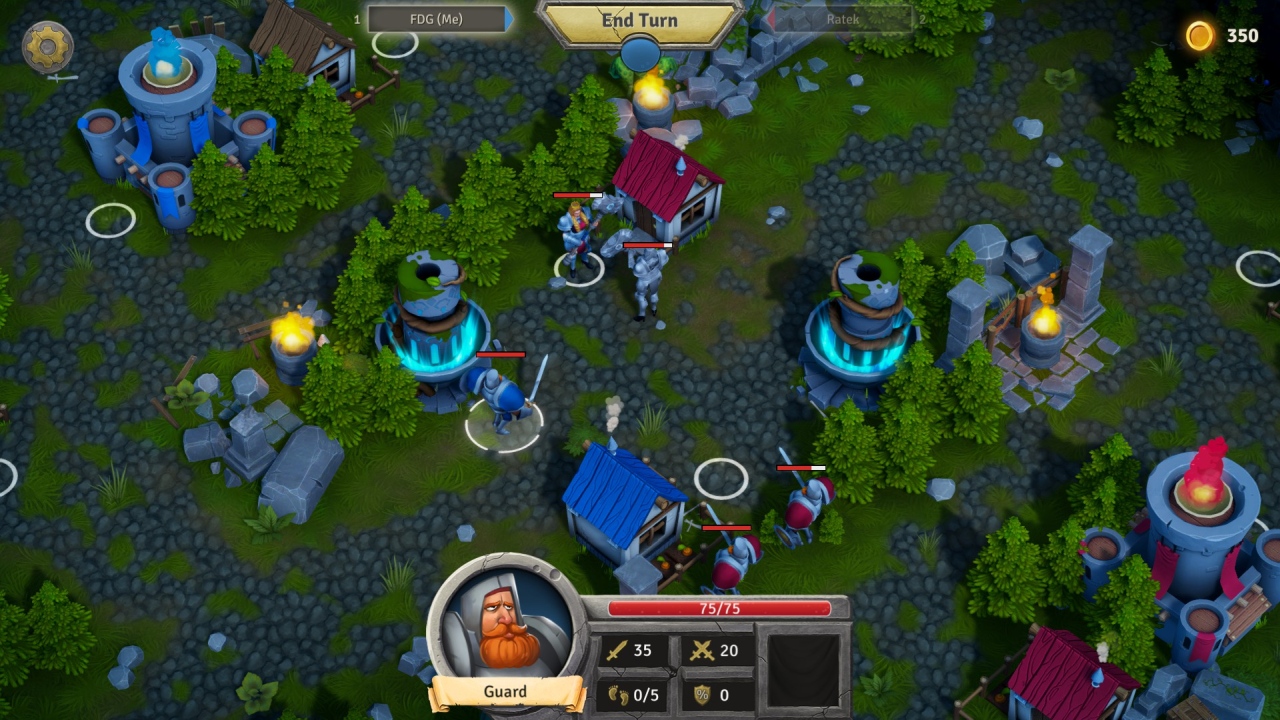Click the footsteps movement icon showing 0/5
1280x720 pixels.
point(617,693)
